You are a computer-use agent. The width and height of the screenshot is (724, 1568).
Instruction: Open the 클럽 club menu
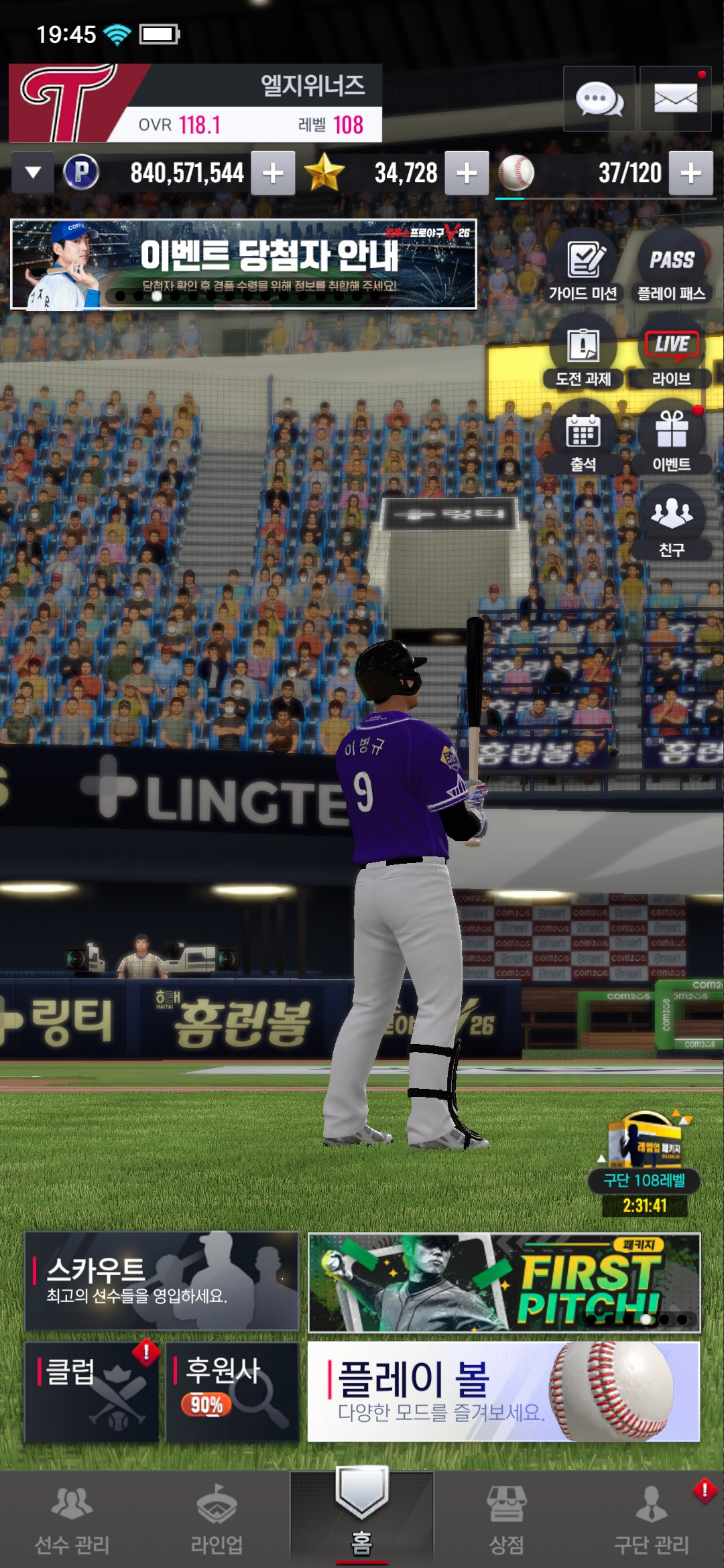(92, 1392)
